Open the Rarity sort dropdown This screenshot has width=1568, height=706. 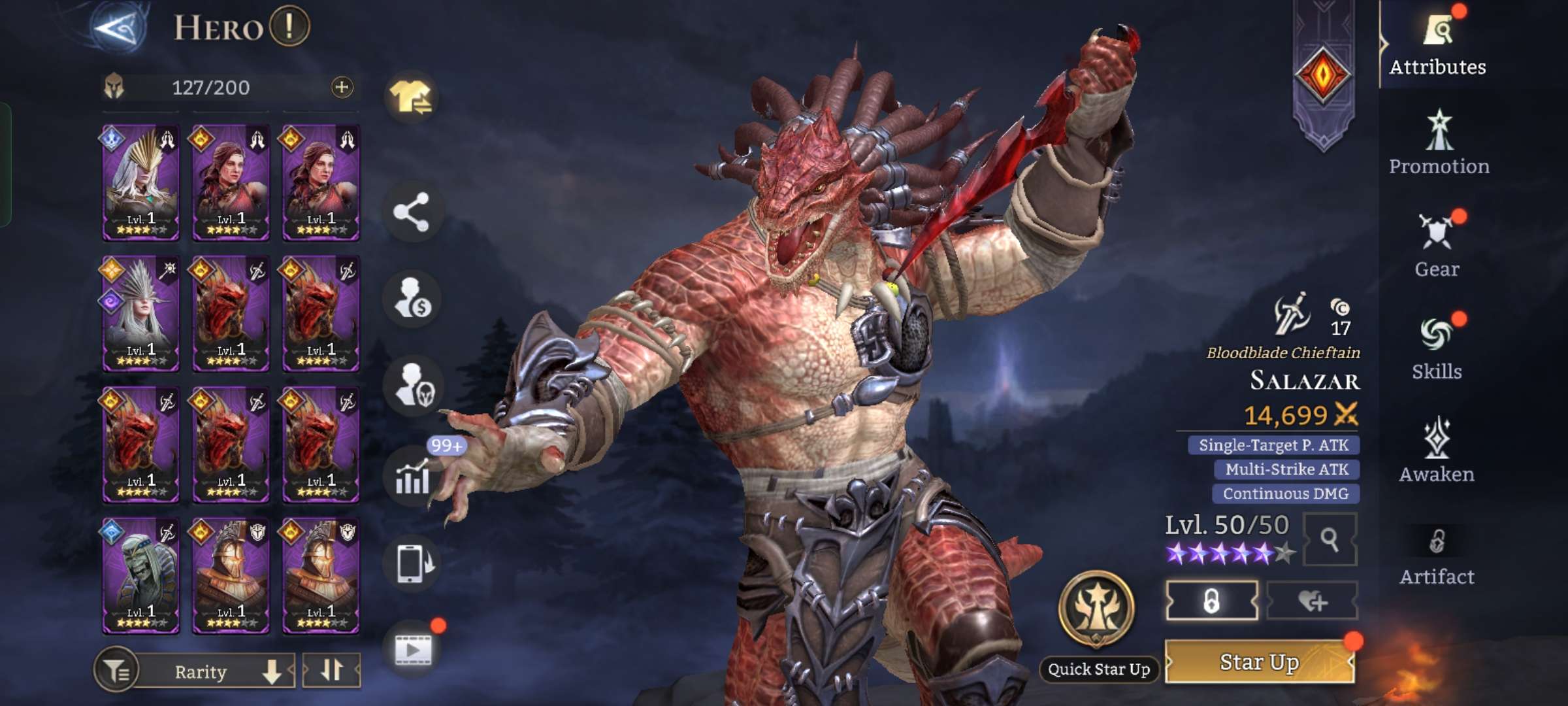pyautogui.click(x=216, y=671)
